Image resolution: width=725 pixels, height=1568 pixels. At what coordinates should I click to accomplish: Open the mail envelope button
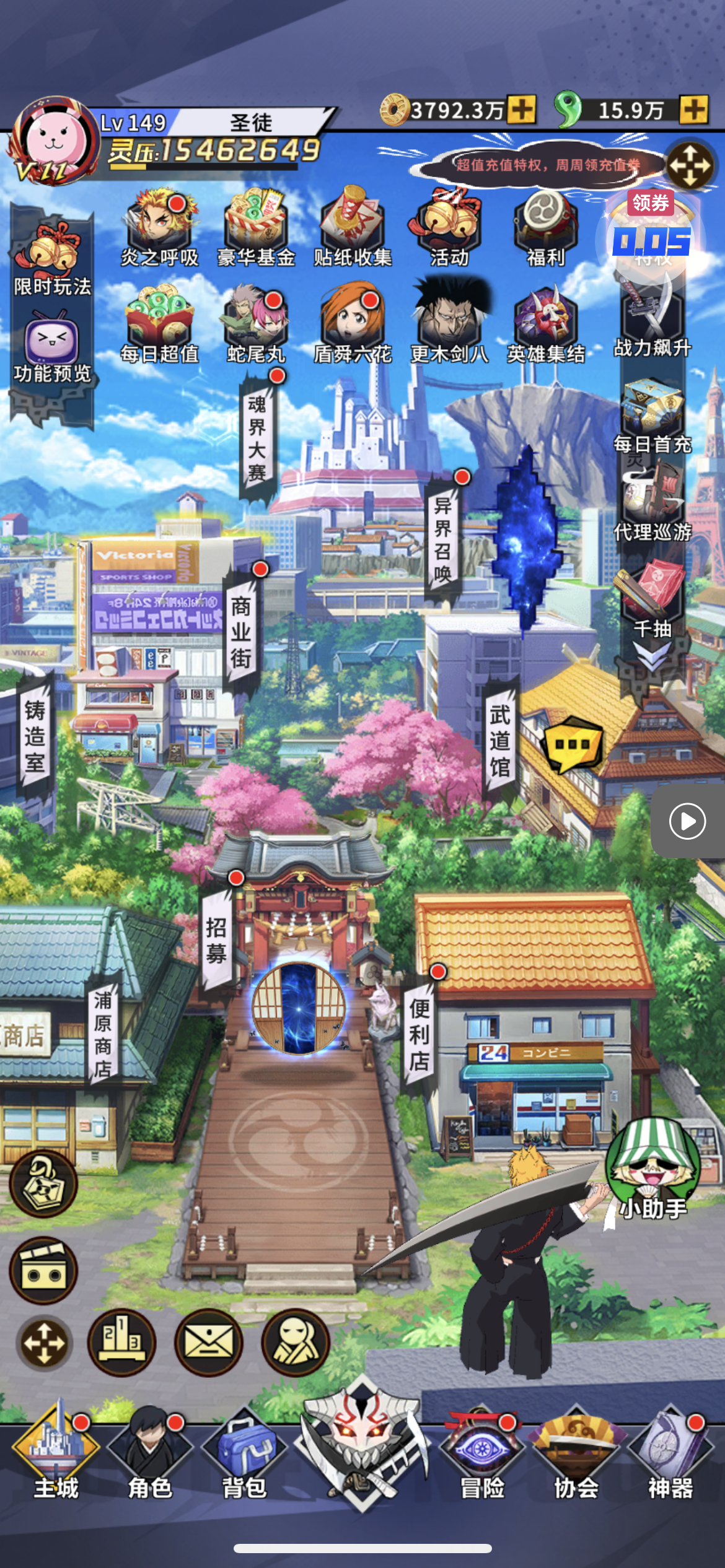(208, 1343)
